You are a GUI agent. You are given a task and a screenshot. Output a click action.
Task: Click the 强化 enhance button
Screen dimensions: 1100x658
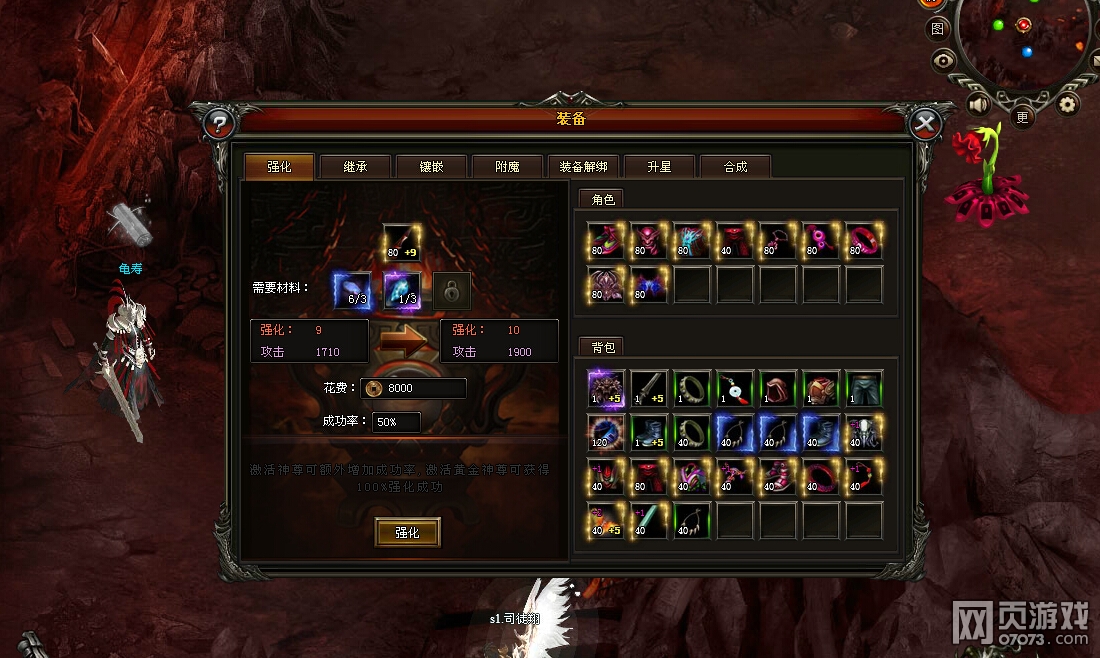coord(407,533)
